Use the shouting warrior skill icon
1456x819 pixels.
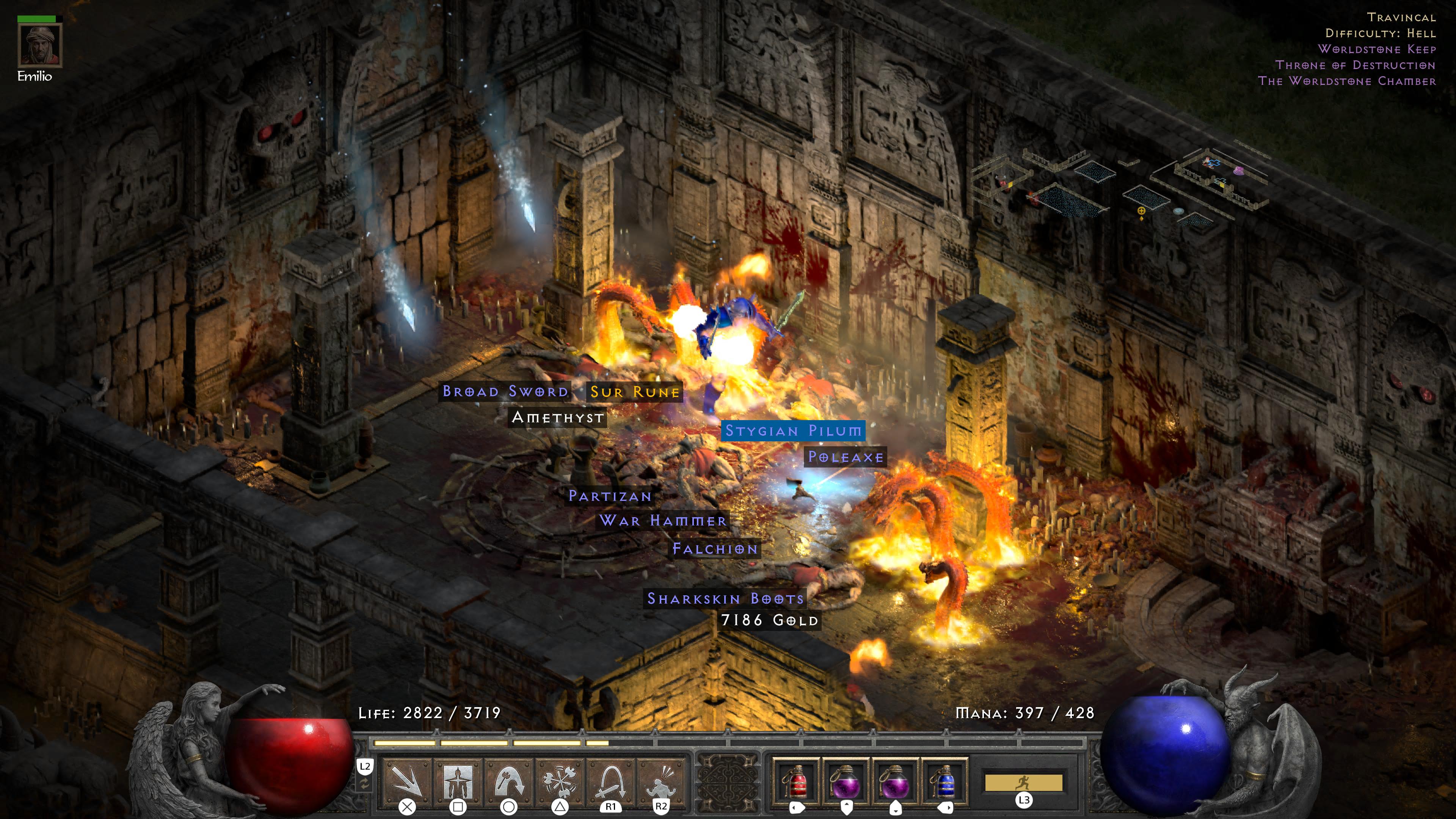661,781
